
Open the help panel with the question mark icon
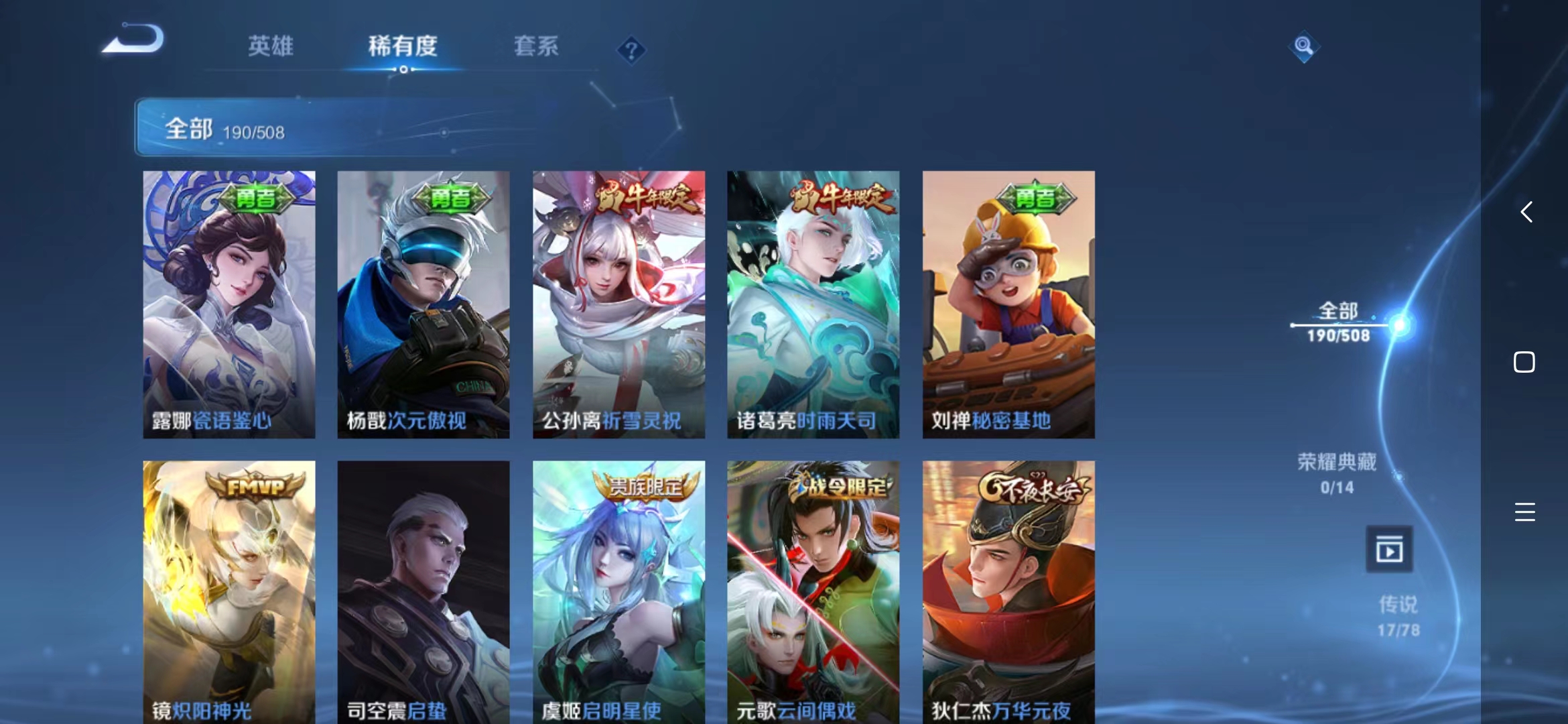pyautogui.click(x=631, y=50)
